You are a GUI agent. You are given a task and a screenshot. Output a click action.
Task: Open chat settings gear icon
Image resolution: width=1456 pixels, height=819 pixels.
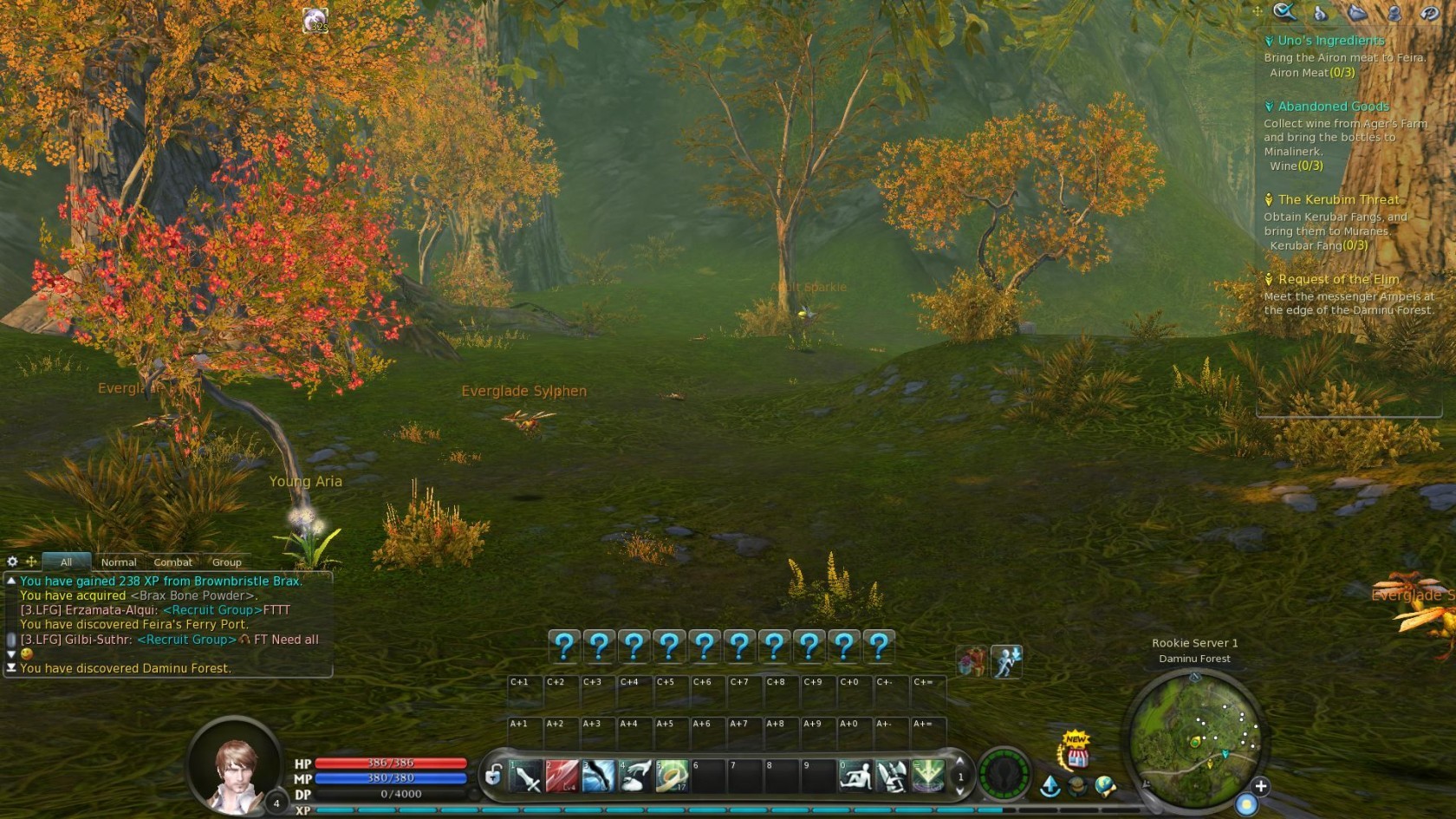tap(12, 562)
